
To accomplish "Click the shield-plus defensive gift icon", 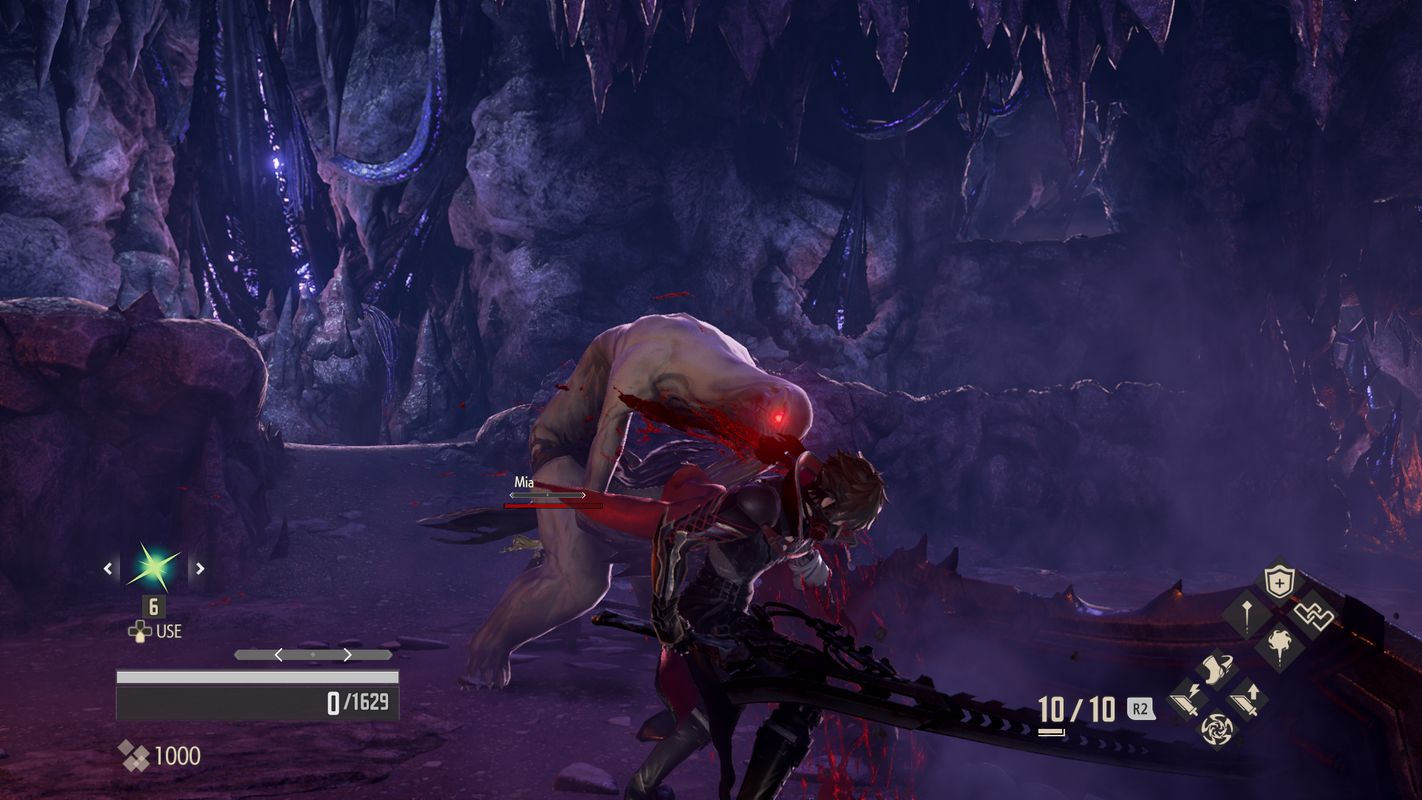I will [1279, 580].
